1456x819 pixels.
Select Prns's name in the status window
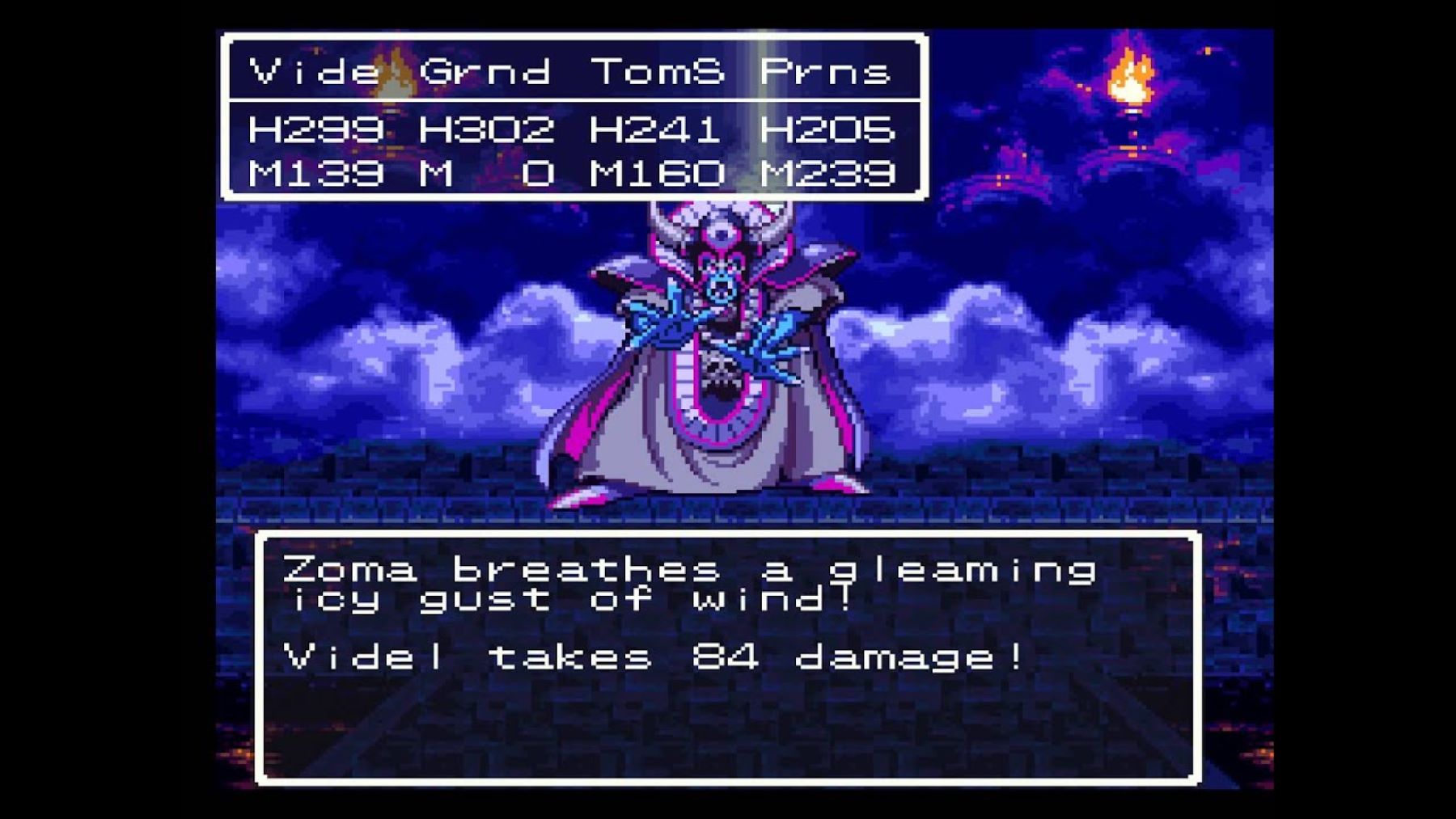pyautogui.click(x=825, y=71)
